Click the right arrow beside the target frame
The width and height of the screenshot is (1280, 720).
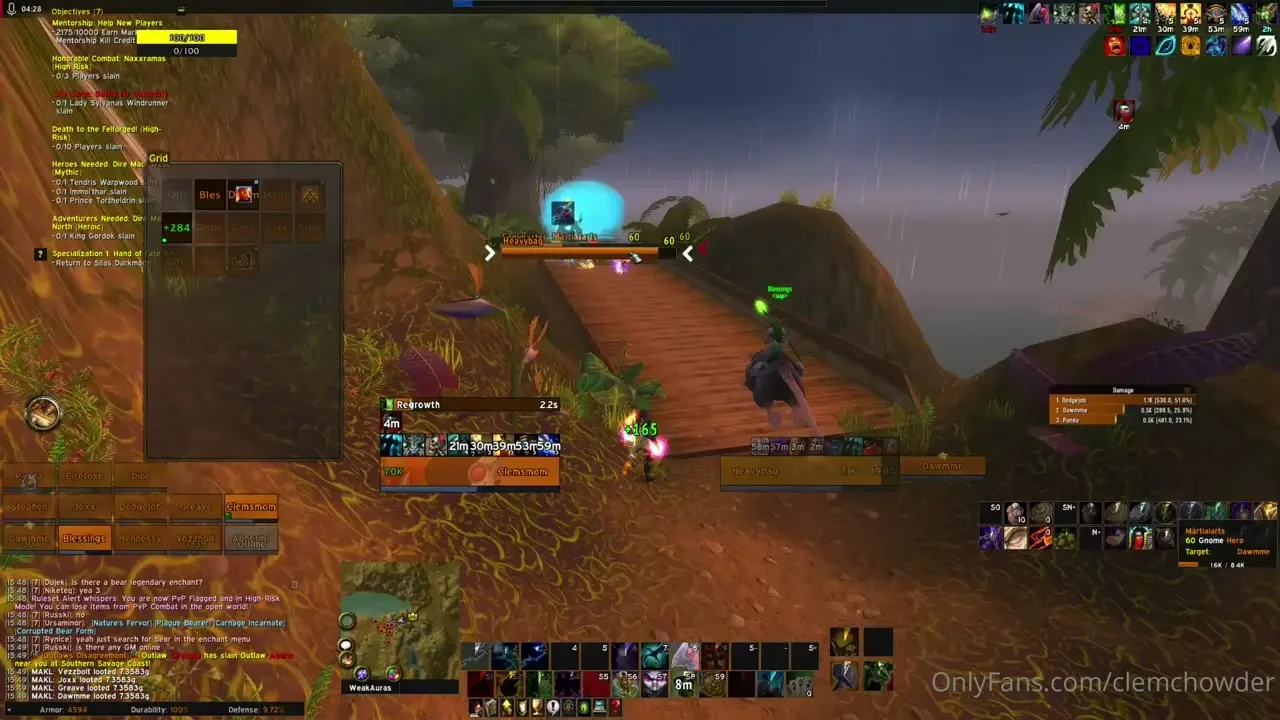(490, 253)
